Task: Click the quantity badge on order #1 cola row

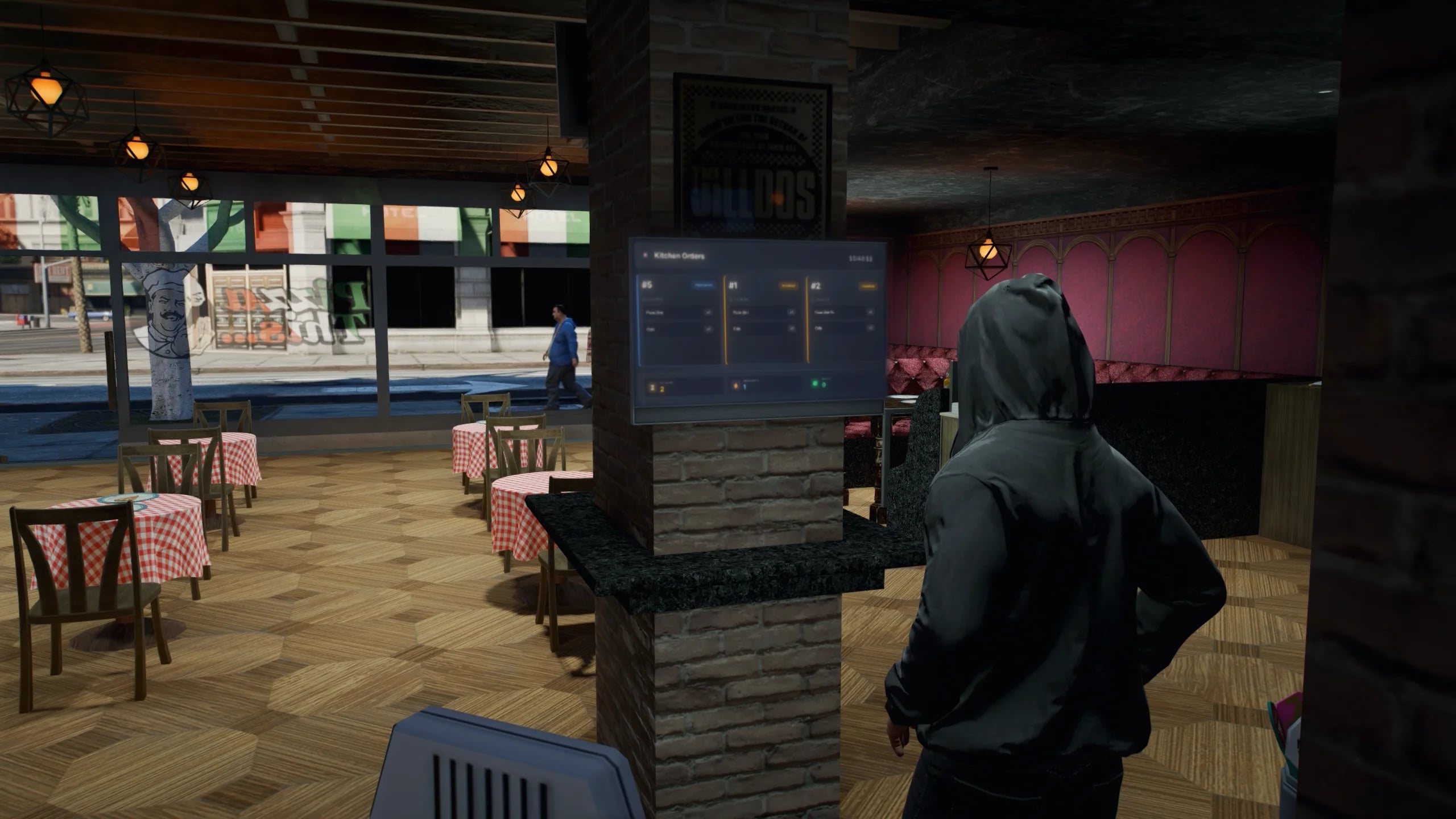Action: pyautogui.click(x=792, y=329)
